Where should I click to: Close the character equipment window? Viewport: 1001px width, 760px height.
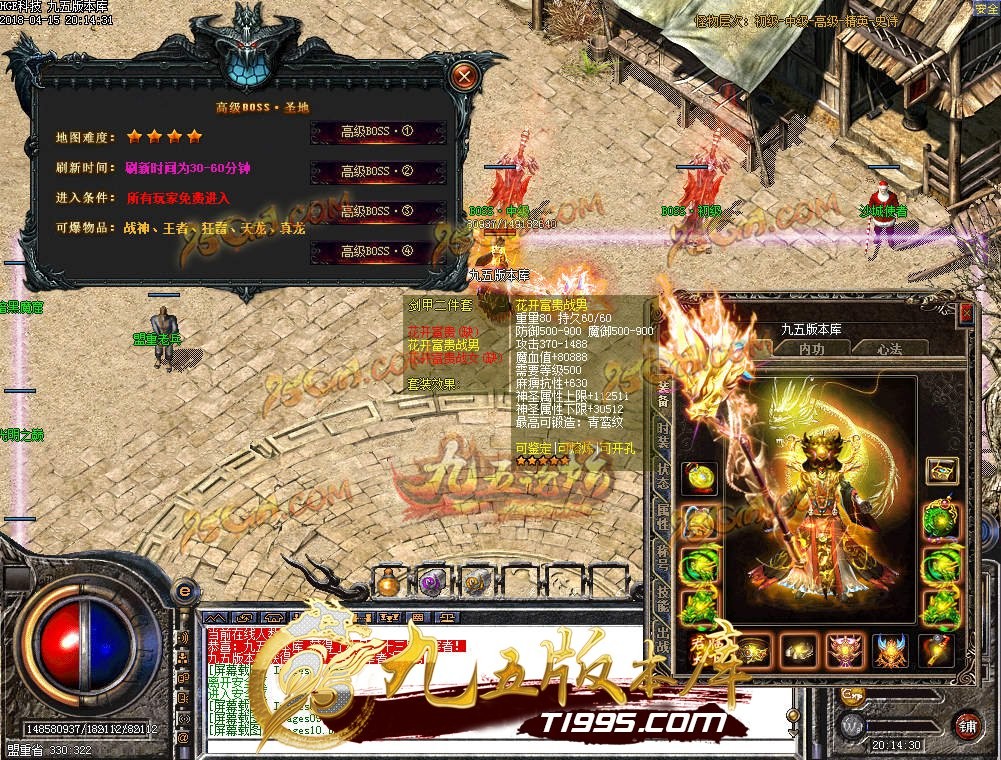[x=966, y=313]
